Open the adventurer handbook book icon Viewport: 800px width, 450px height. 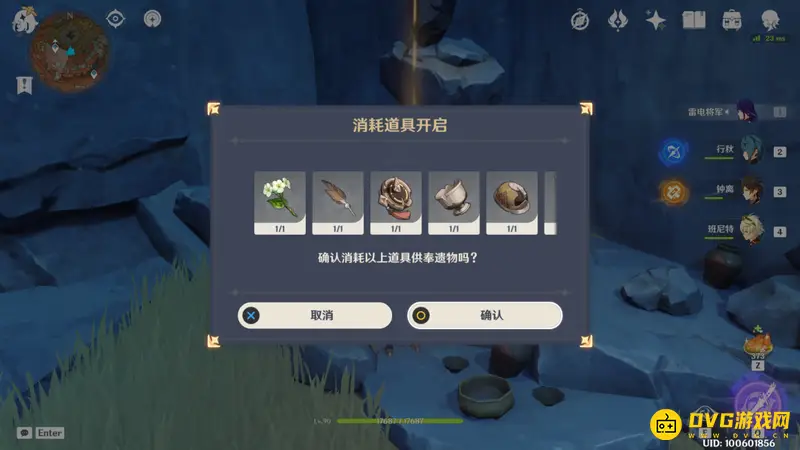tap(694, 19)
